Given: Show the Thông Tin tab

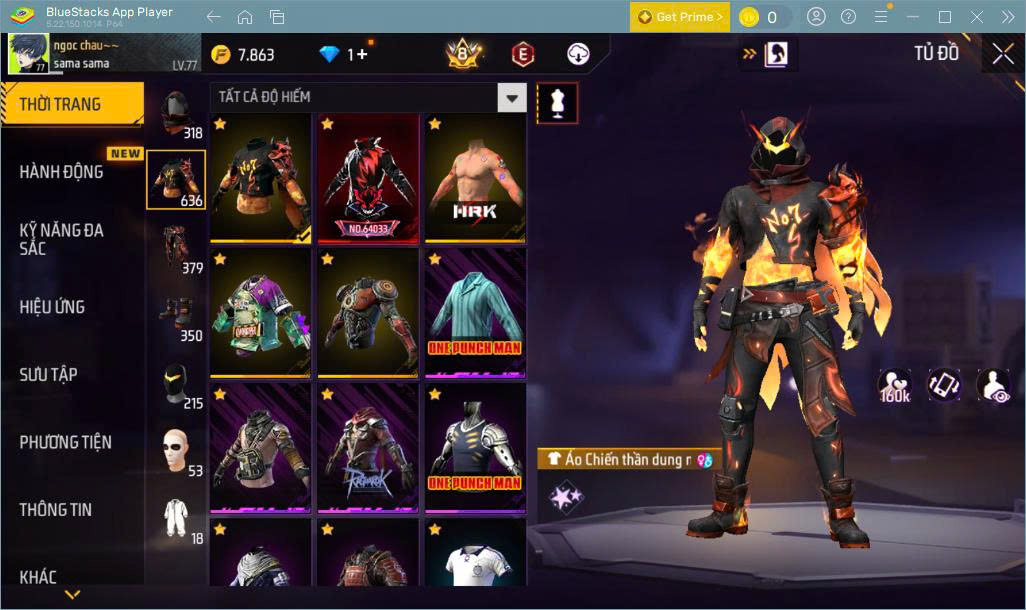Looking at the screenshot, I should click(x=55, y=510).
